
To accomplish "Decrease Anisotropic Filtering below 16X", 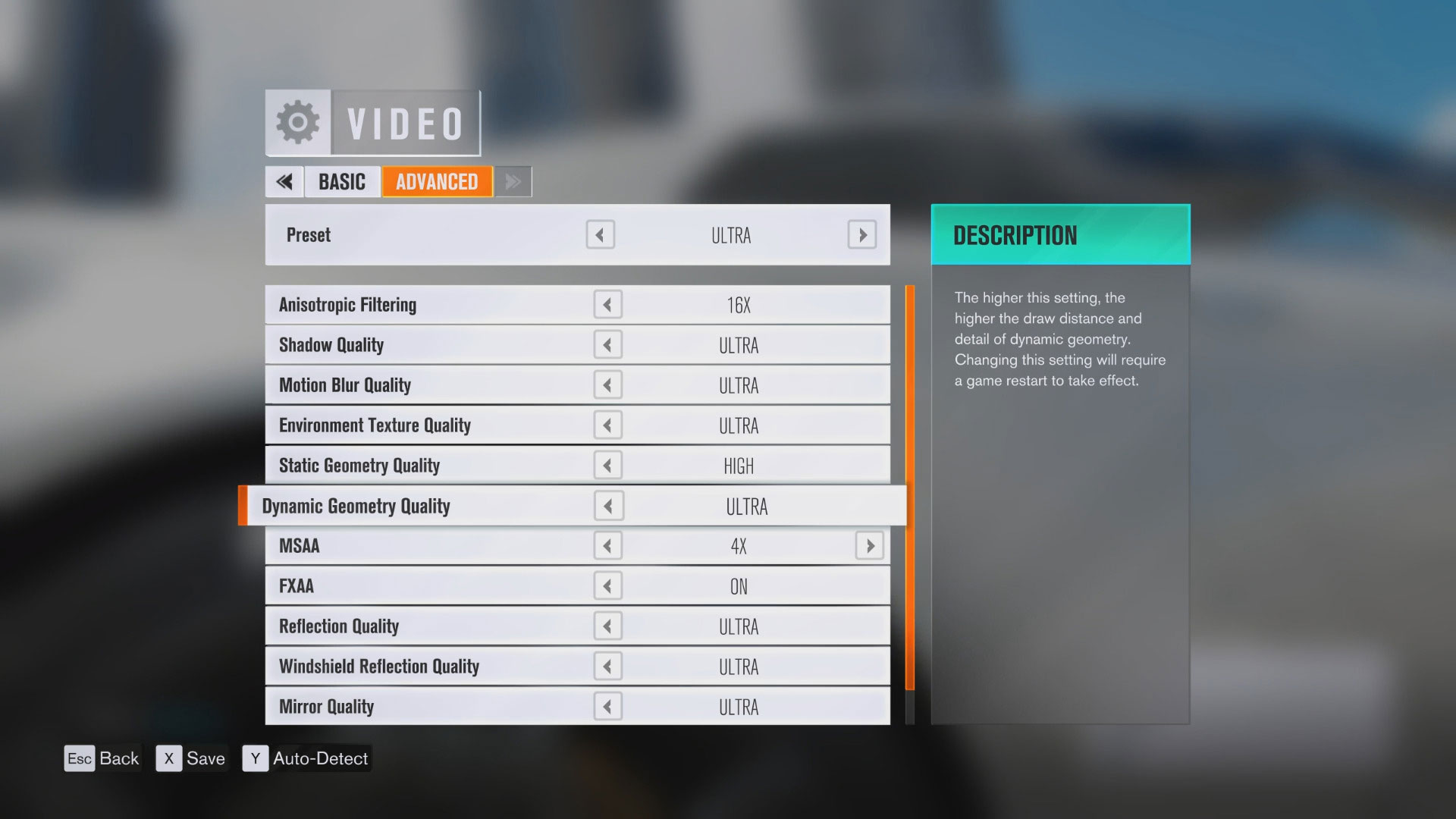I will [x=607, y=304].
